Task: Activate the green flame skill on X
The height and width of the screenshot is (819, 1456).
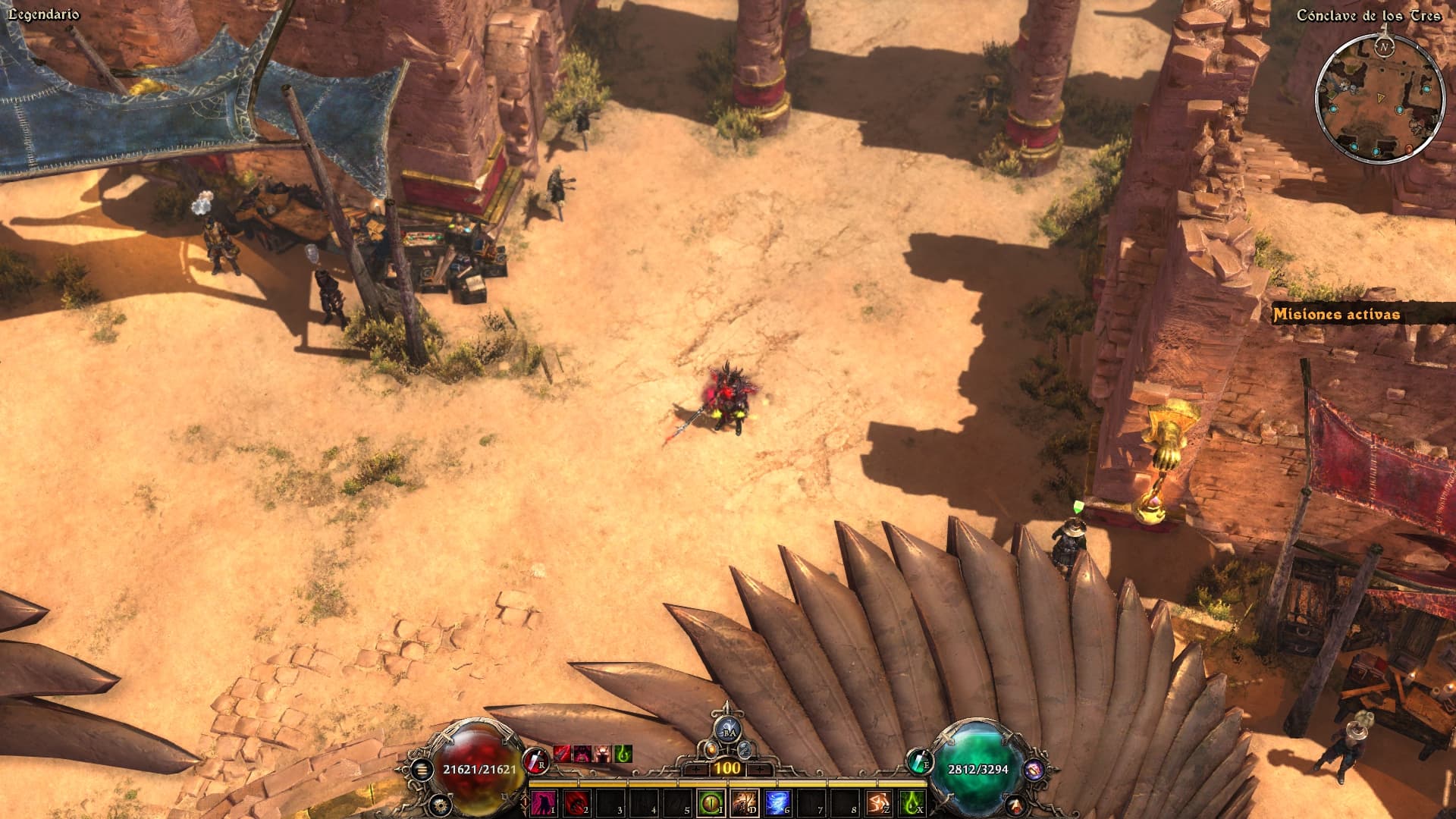Action: click(x=912, y=802)
